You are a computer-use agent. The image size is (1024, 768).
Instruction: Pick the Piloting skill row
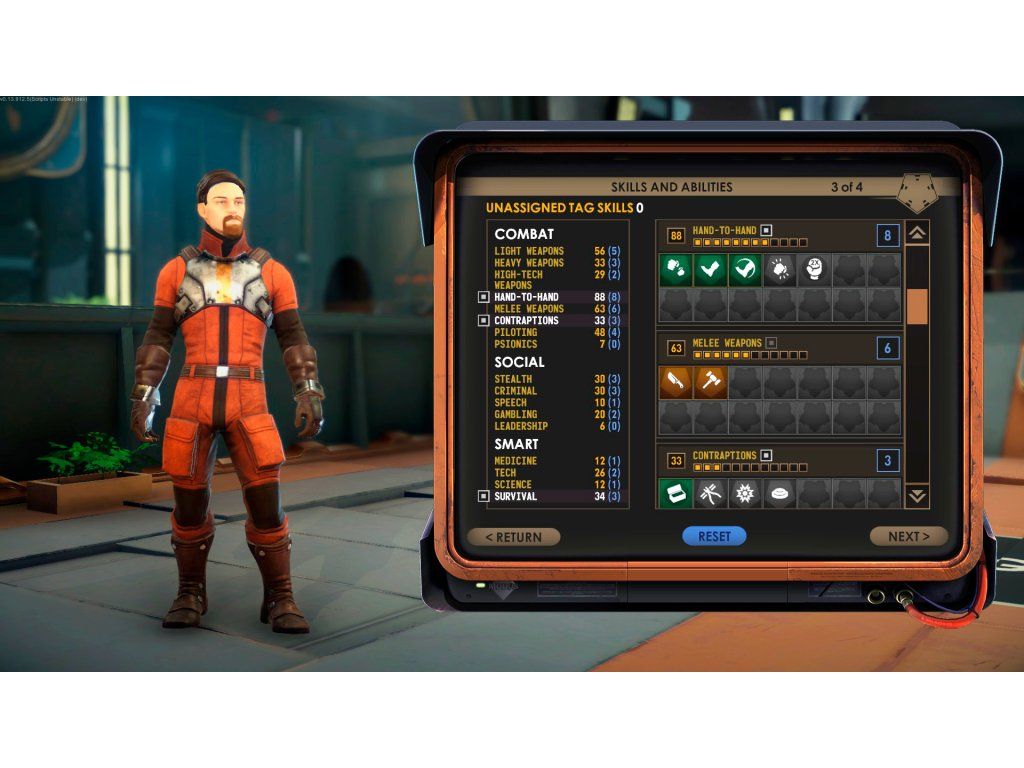[x=516, y=332]
